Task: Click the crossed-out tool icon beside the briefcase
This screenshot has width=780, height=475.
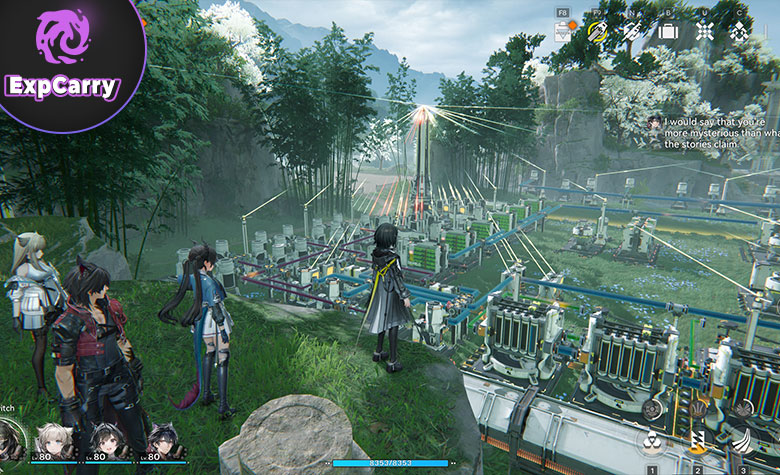Action: click(632, 31)
